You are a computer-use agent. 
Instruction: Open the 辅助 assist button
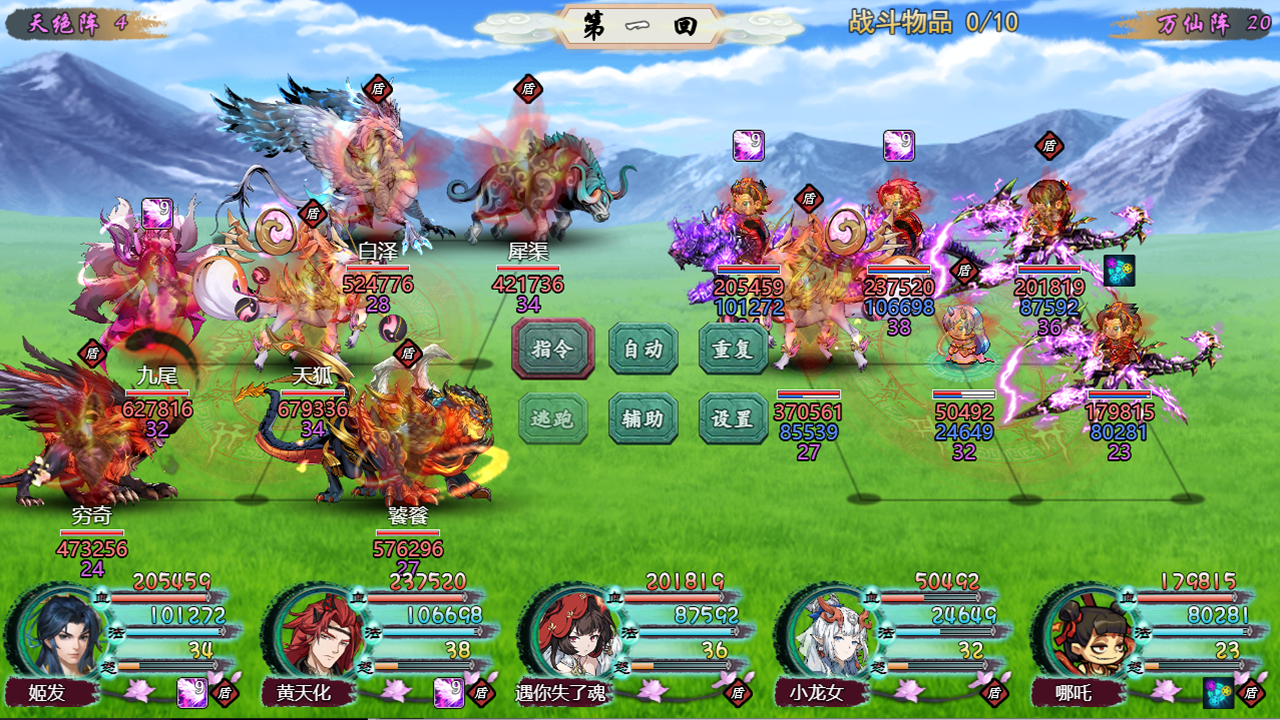[643, 419]
